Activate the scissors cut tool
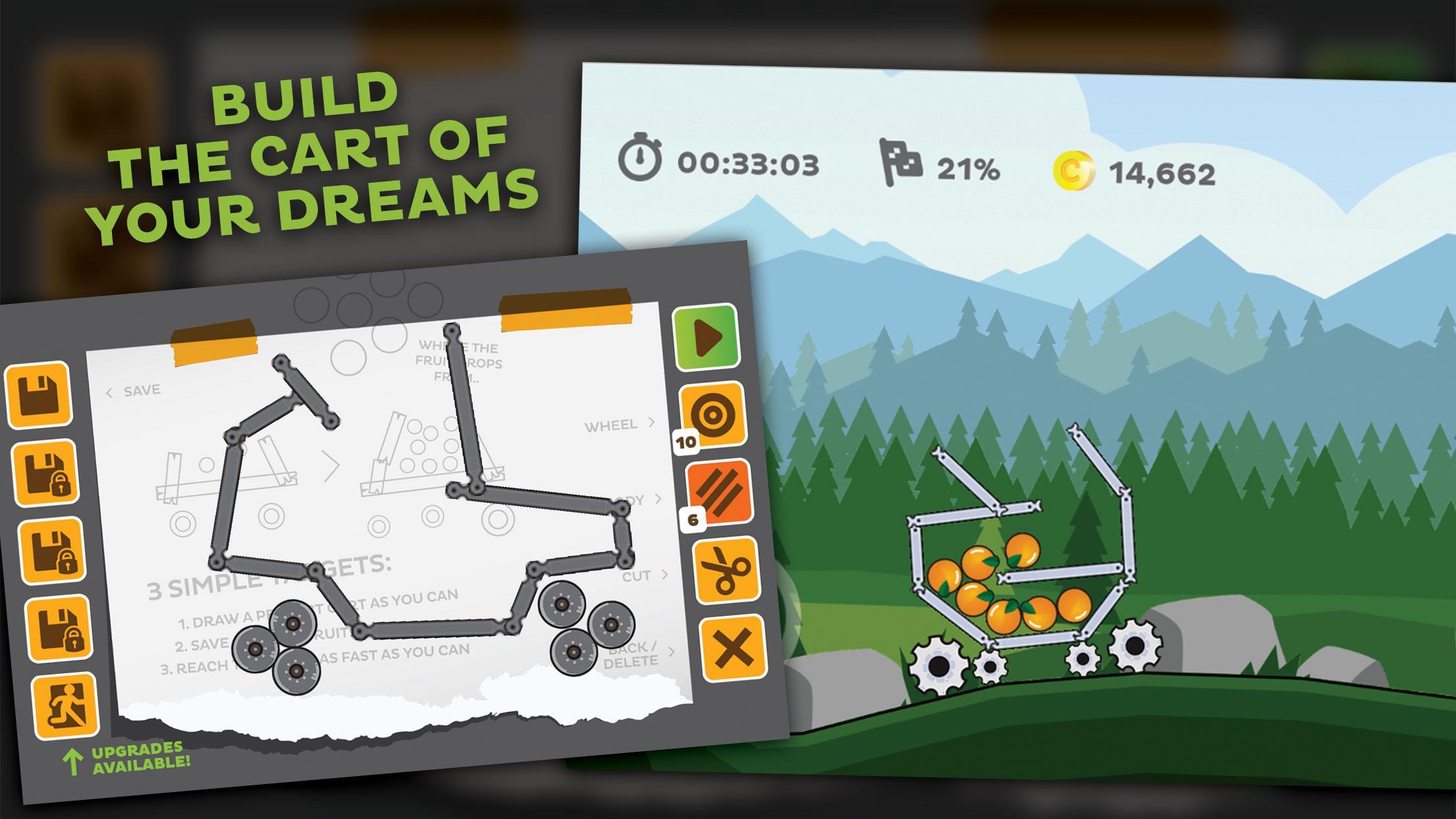 pyautogui.click(x=726, y=570)
